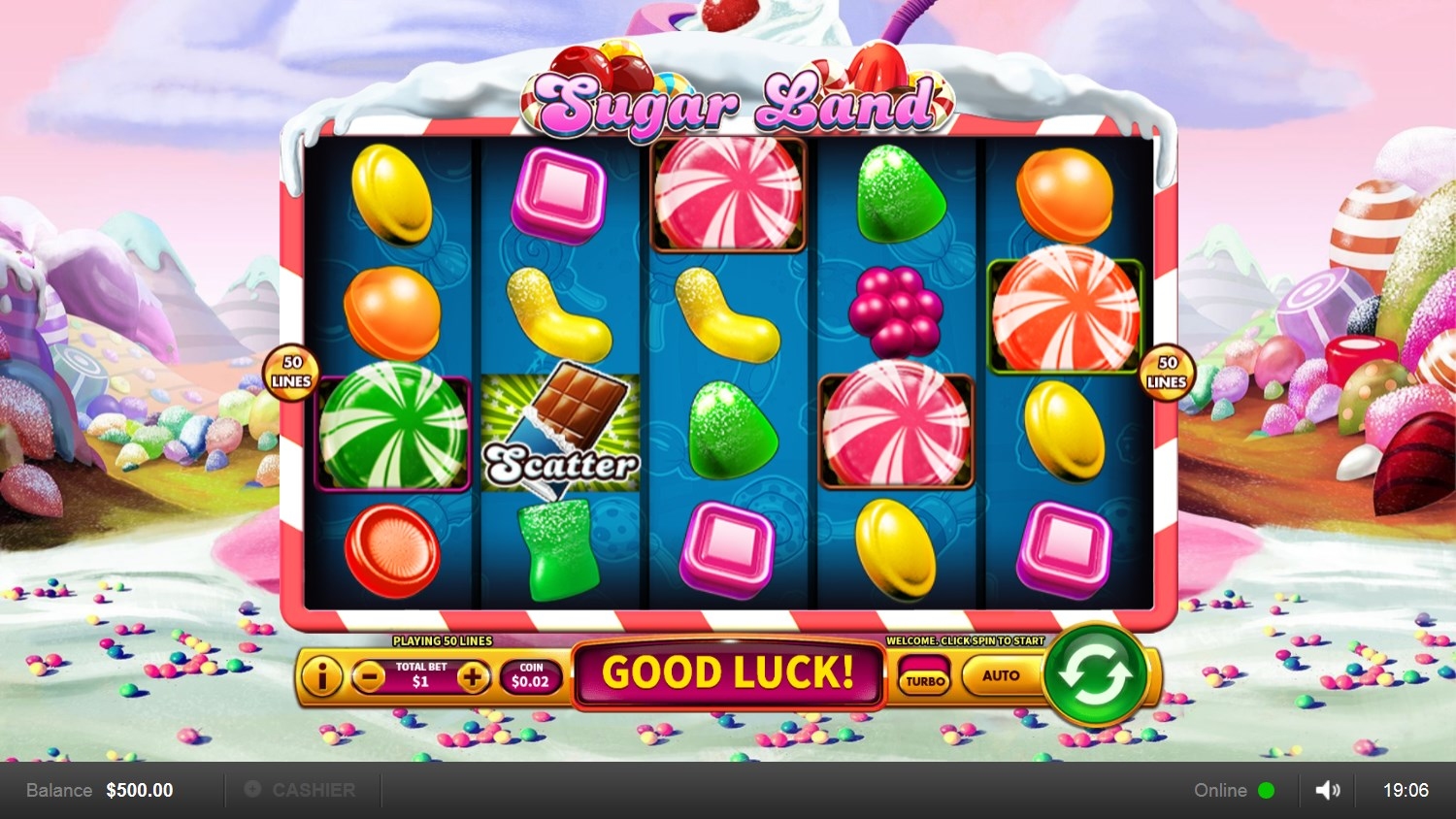Open the game info paytable
Screen dimensions: 1456x819
pyautogui.click(x=321, y=676)
